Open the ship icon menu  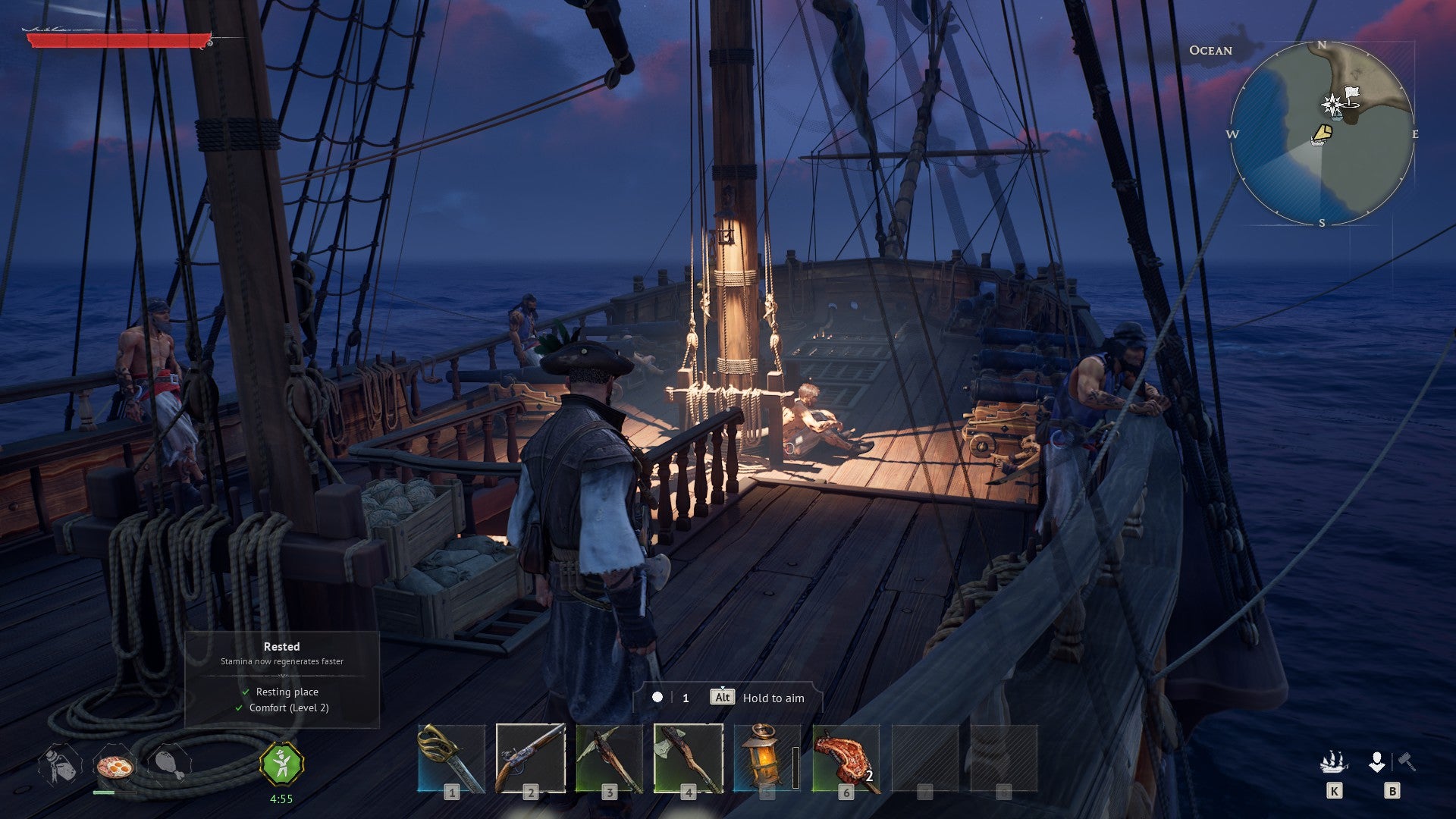(1333, 762)
